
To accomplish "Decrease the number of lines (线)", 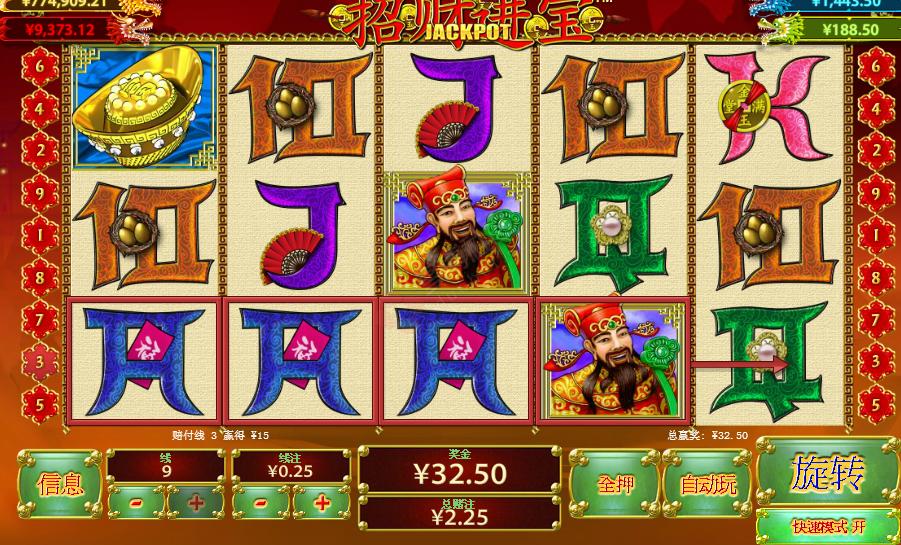I will tap(137, 503).
